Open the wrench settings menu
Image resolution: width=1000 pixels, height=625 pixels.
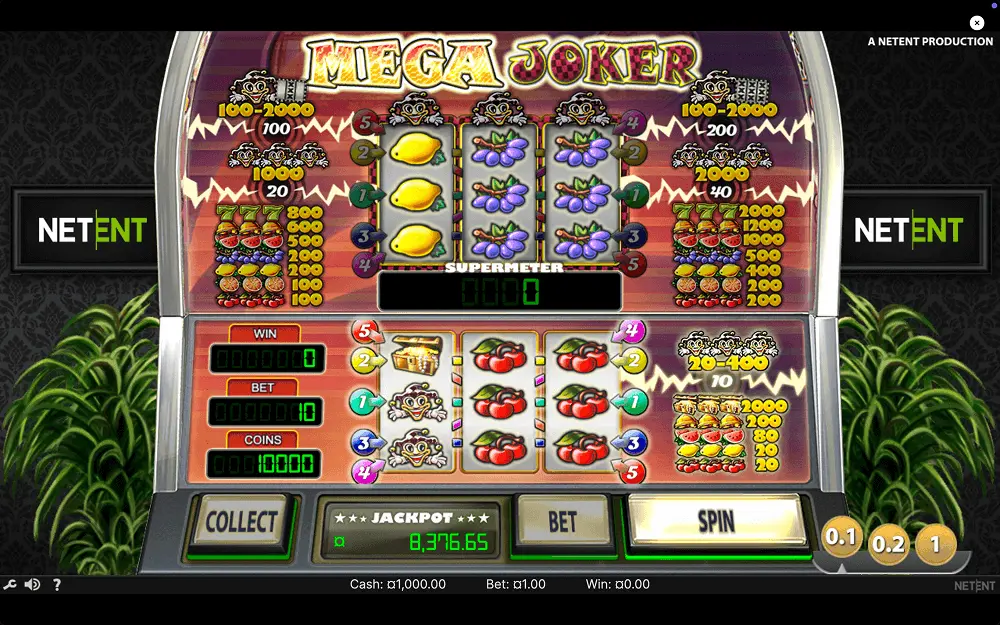coord(10,585)
